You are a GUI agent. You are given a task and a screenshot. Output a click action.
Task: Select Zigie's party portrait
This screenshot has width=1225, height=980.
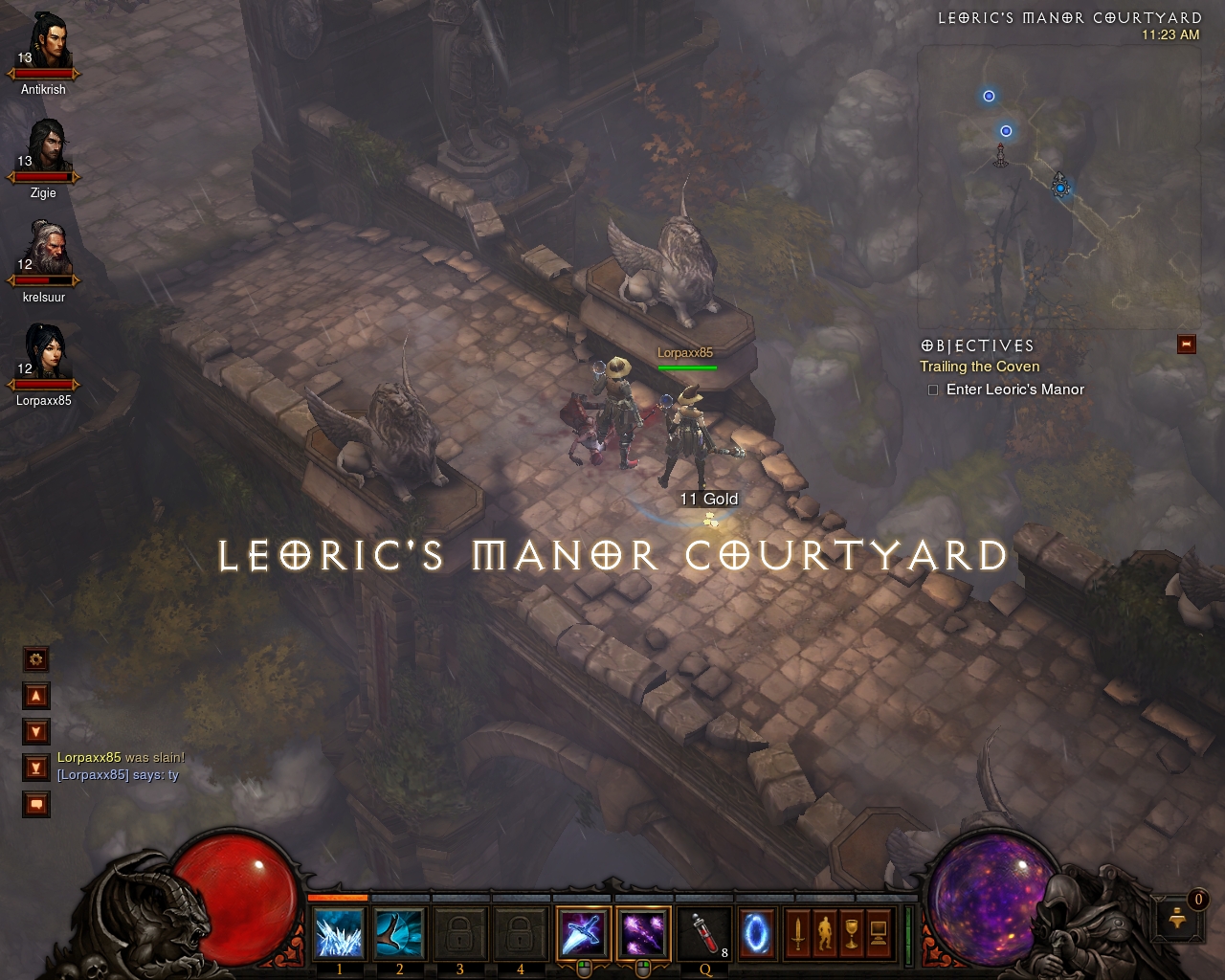pyautogui.click(x=45, y=146)
